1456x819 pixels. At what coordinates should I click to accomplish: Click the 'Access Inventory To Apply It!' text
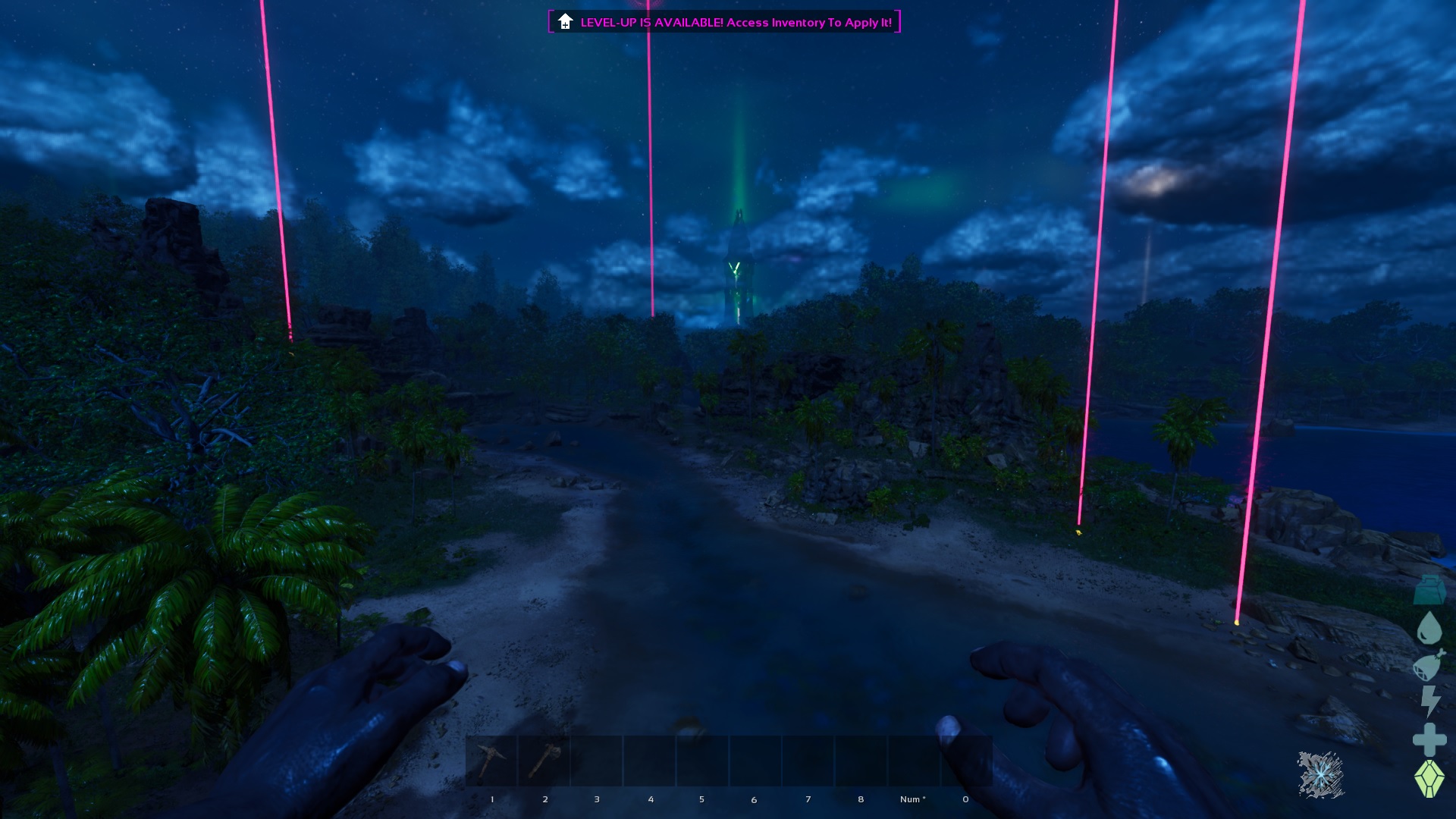(x=808, y=24)
